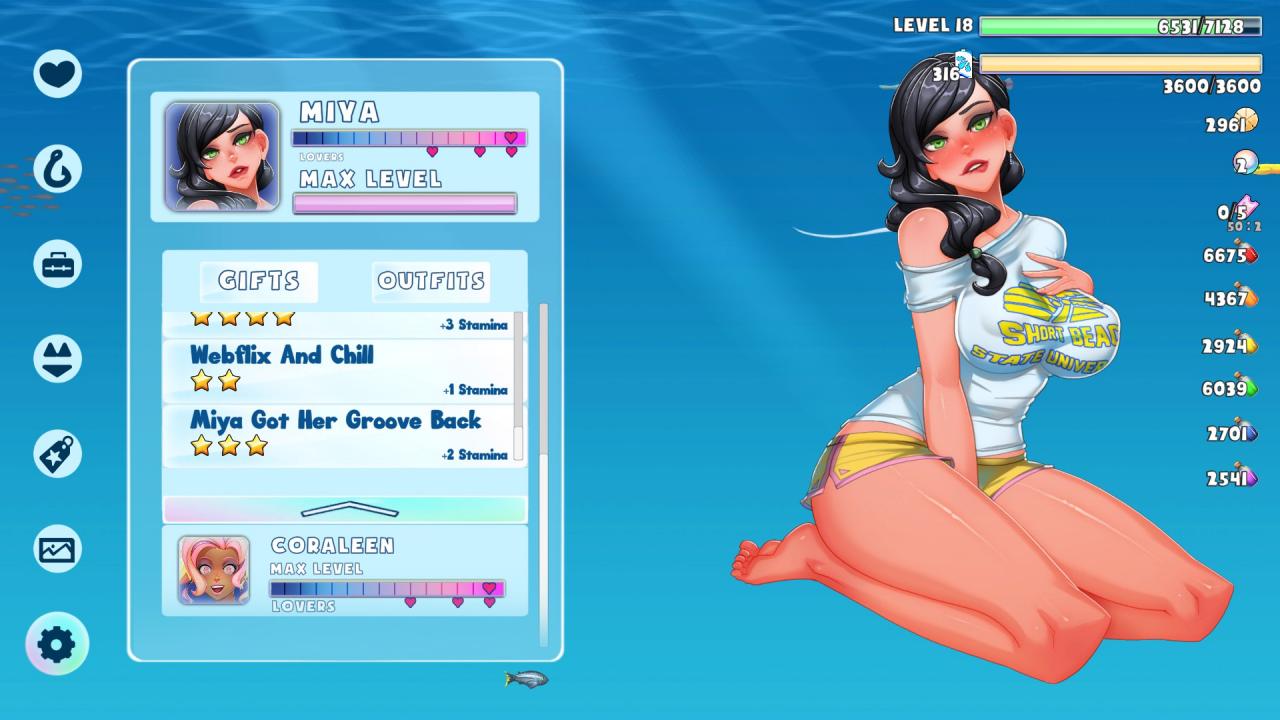Click the bikini outfits icon
The height and width of the screenshot is (720, 1280).
click(57, 359)
